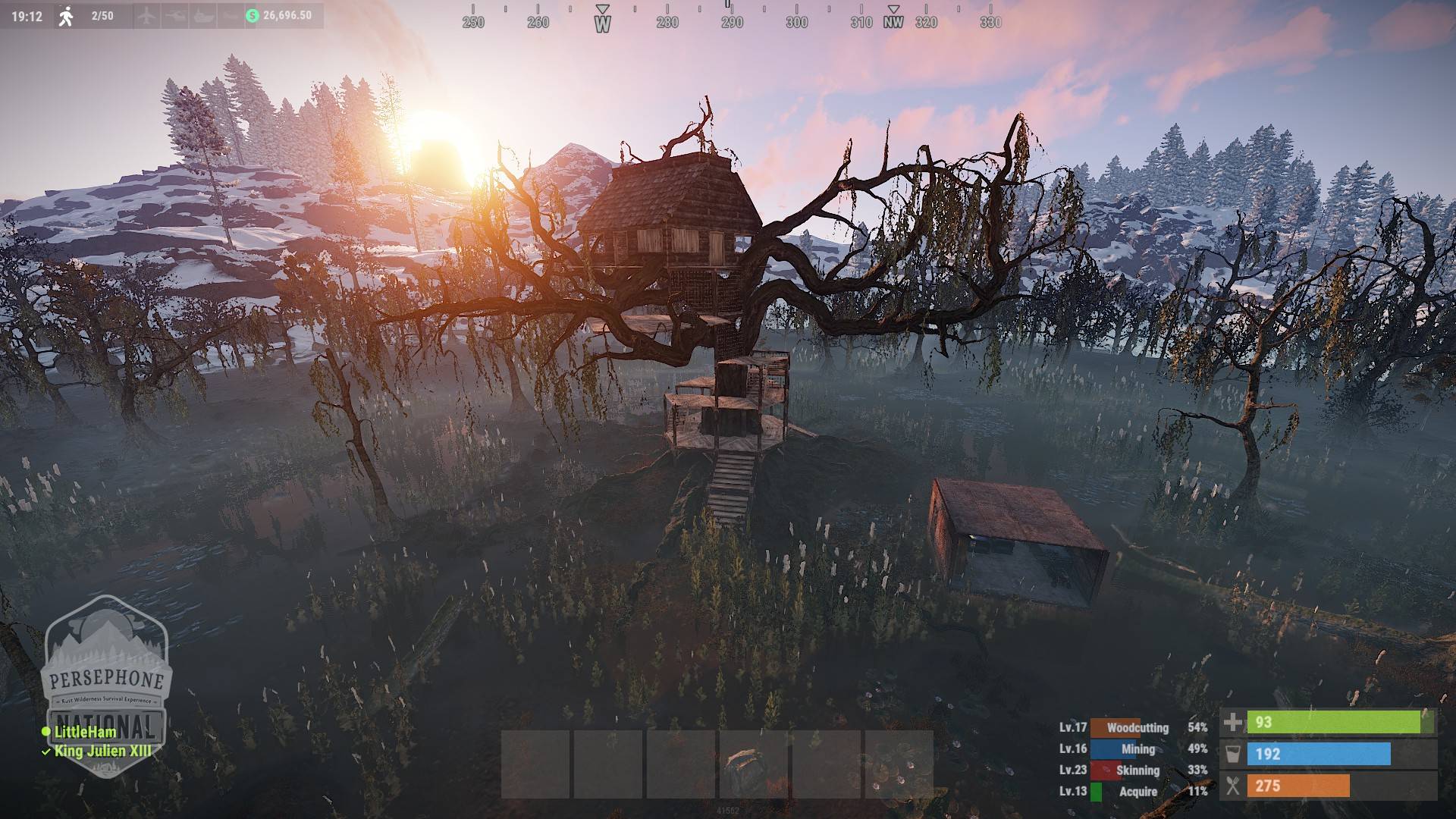Viewport: 1456px width, 819px height.
Task: Click the airplane event icon
Action: (x=147, y=16)
